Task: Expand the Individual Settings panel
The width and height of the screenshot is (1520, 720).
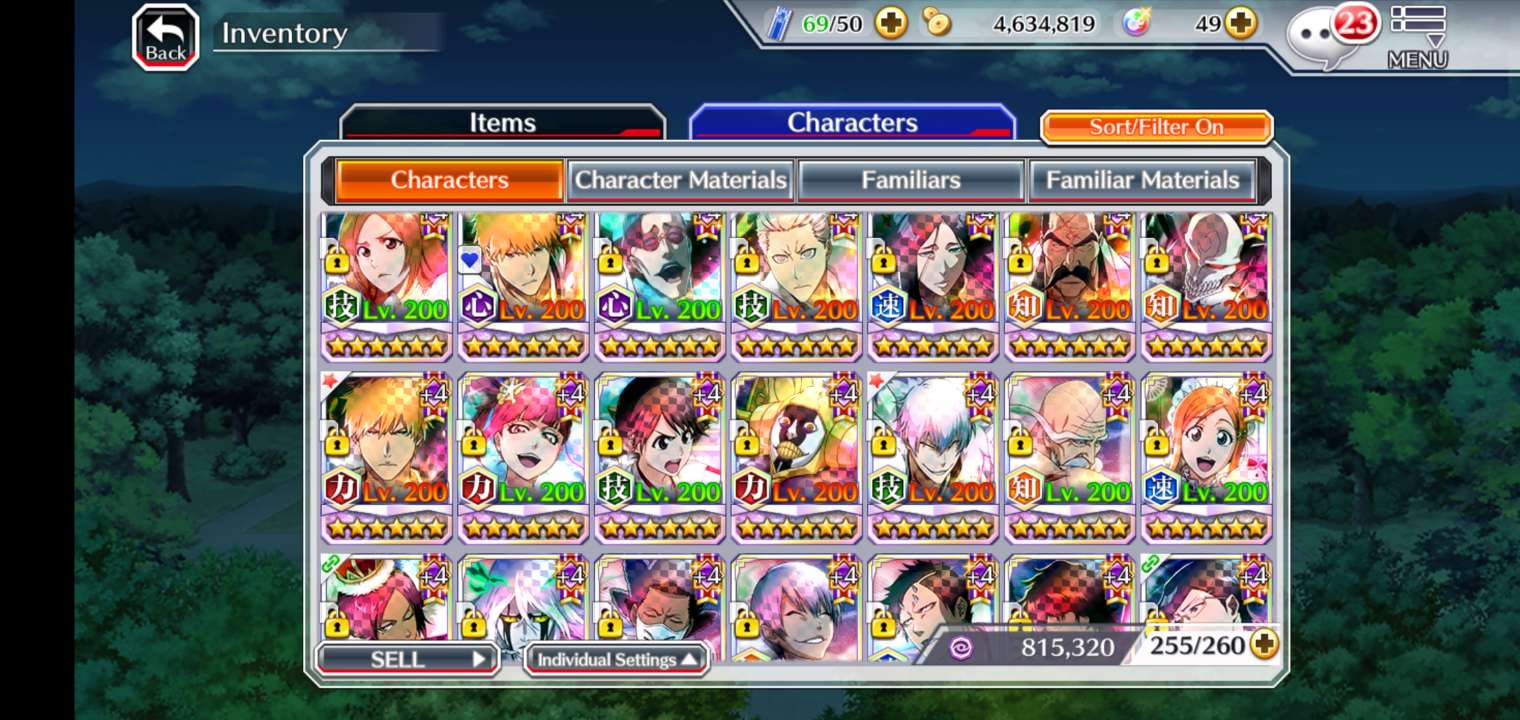Action: pos(616,659)
